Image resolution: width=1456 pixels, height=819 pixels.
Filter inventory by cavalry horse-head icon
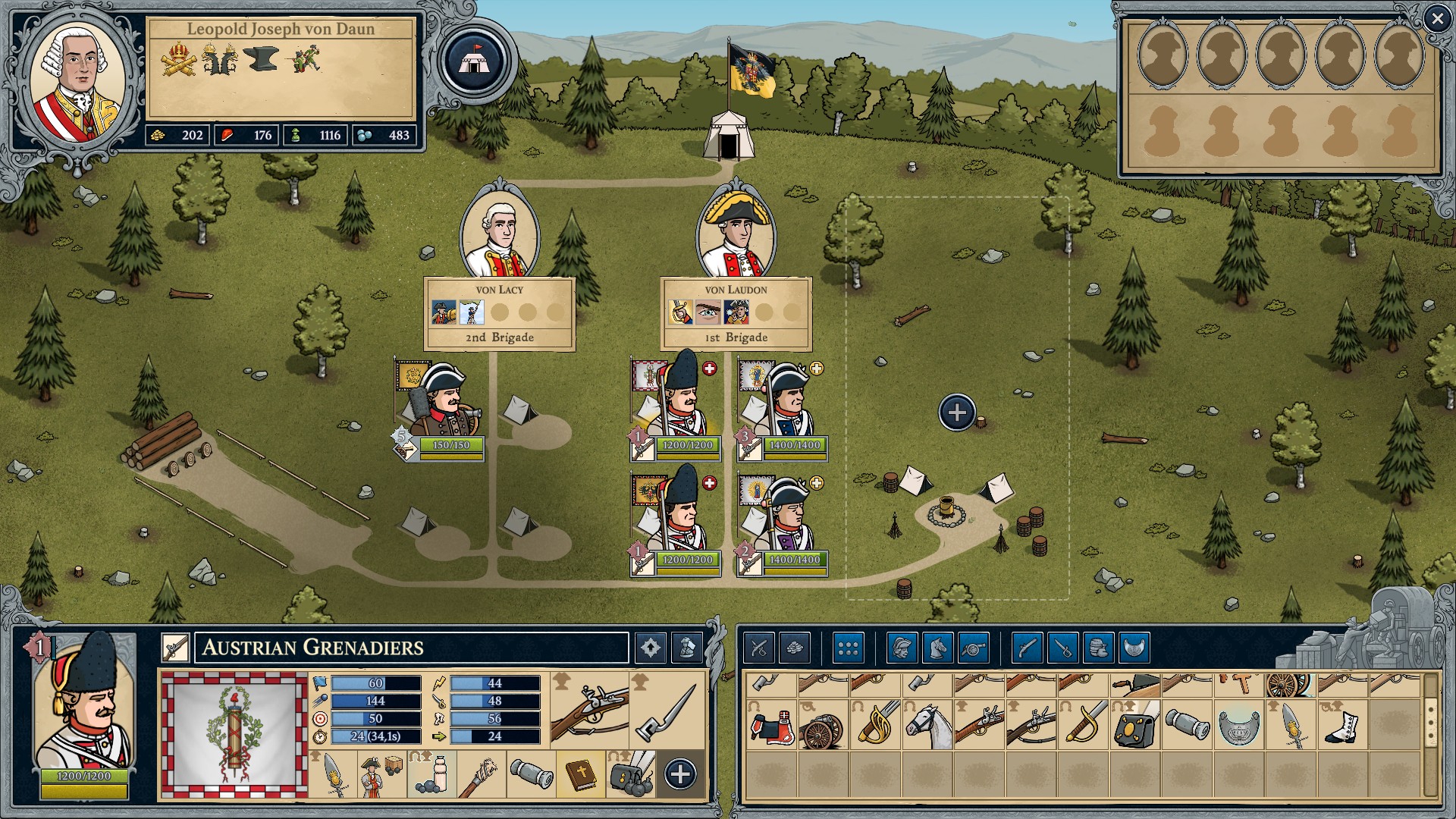pyautogui.click(x=938, y=648)
